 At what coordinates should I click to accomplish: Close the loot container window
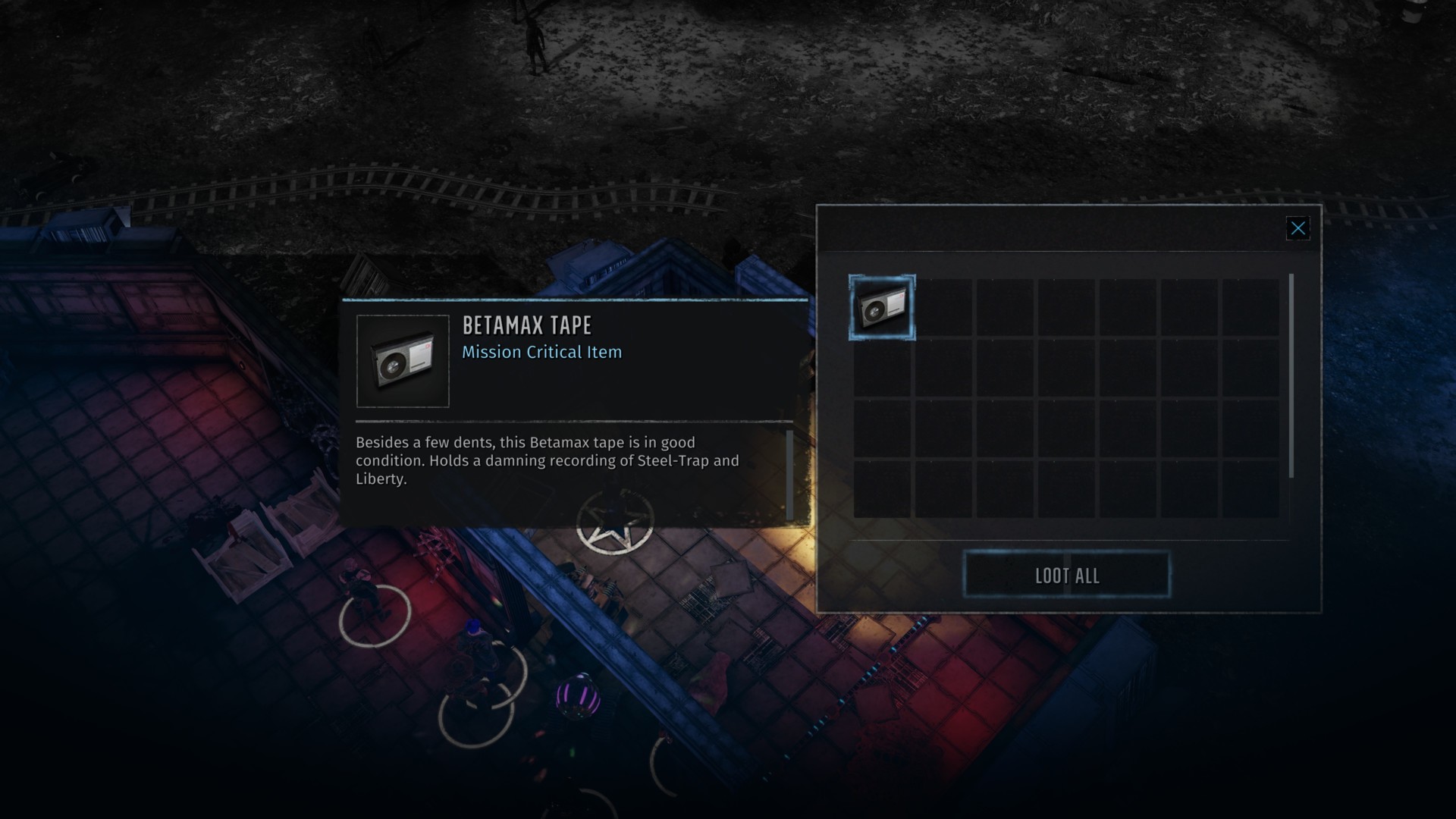click(1298, 228)
